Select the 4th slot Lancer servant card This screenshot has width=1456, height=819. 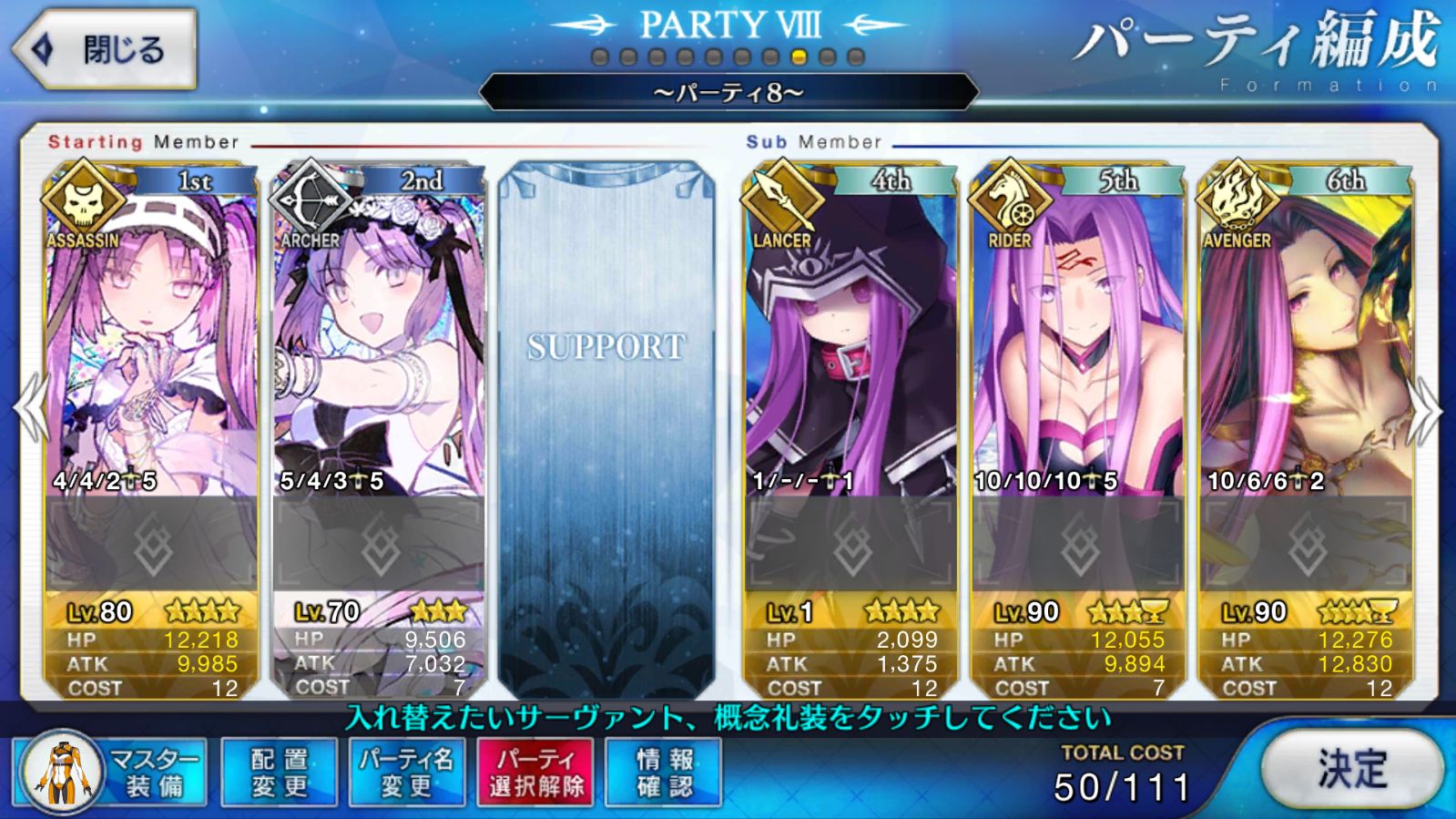pos(851,346)
